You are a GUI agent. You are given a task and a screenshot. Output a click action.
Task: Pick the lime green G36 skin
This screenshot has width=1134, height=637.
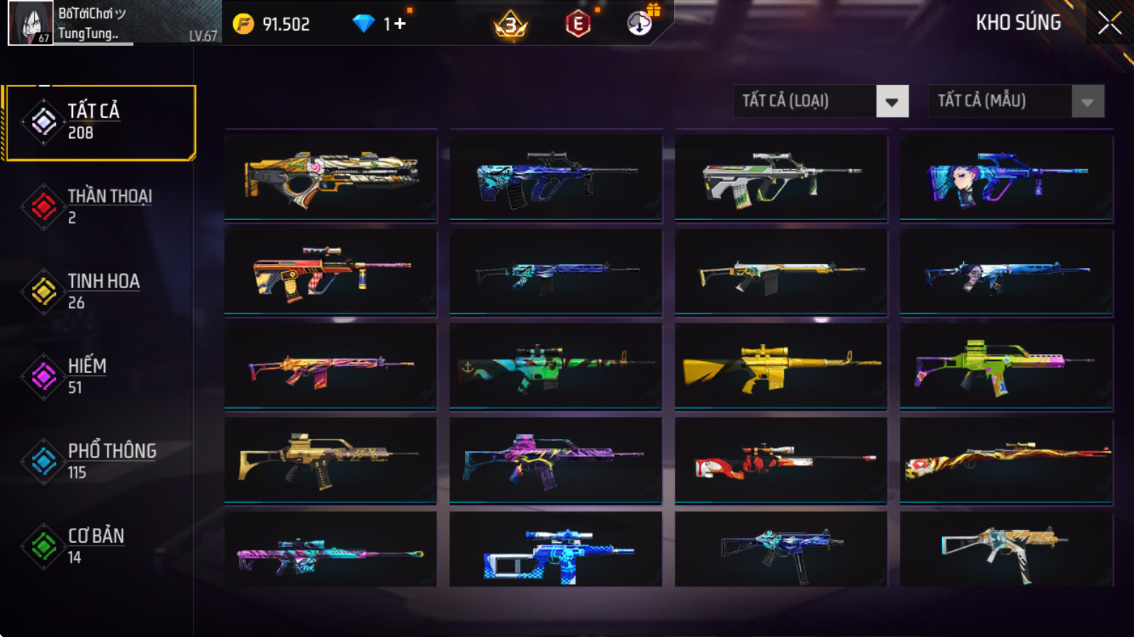coord(1006,365)
